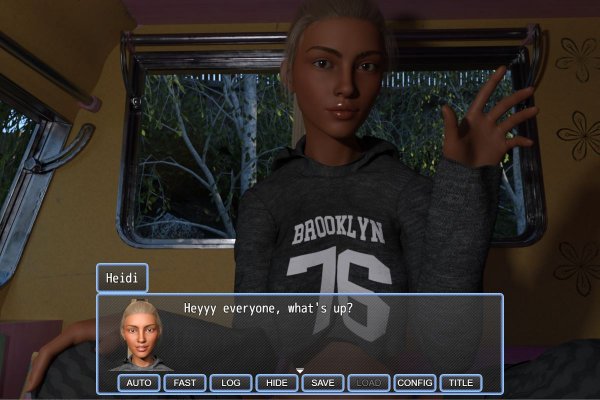
Task: Hide the dialogue window
Action: coord(277,383)
